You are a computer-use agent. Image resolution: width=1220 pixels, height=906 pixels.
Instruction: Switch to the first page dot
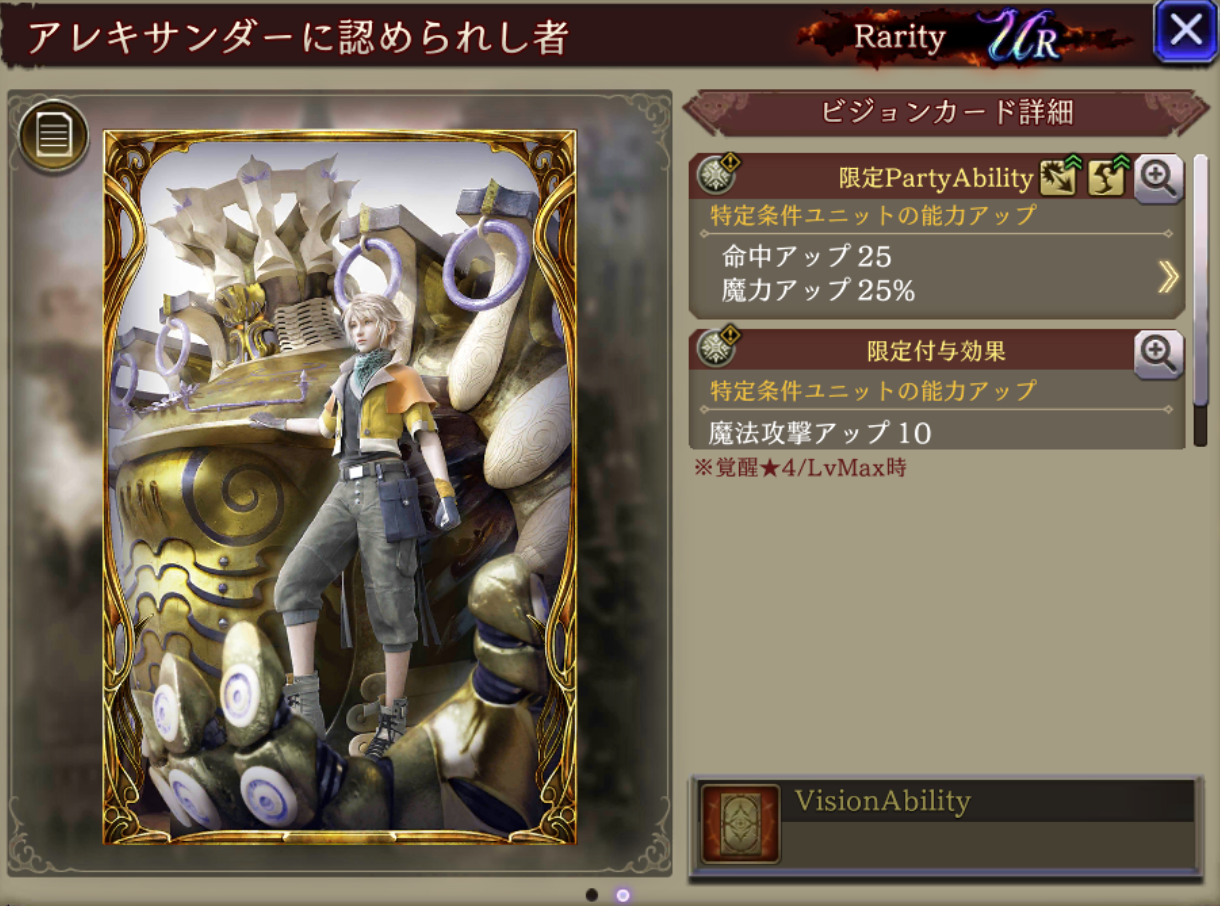tap(592, 894)
